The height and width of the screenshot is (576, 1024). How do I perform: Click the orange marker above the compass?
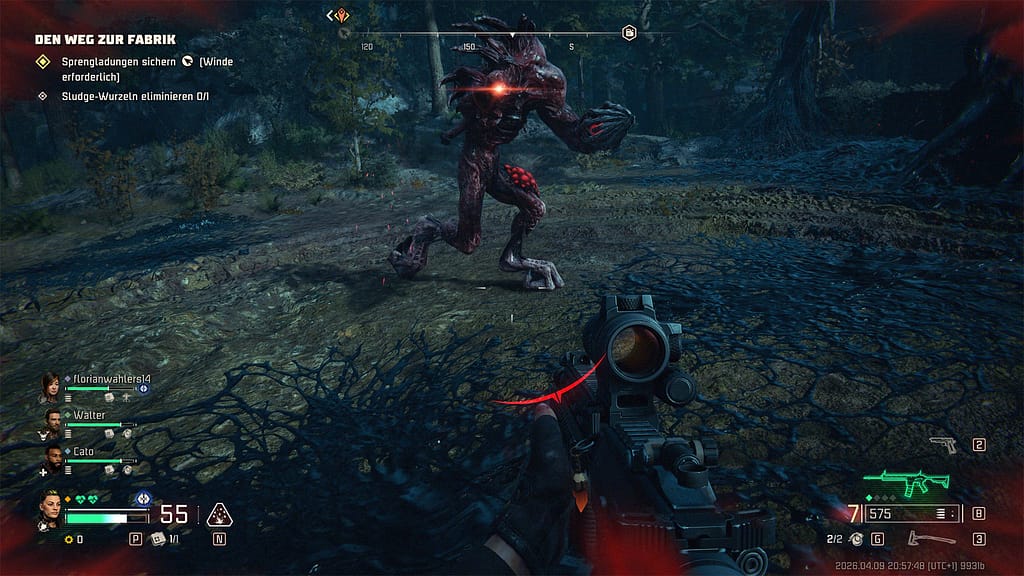[x=341, y=15]
